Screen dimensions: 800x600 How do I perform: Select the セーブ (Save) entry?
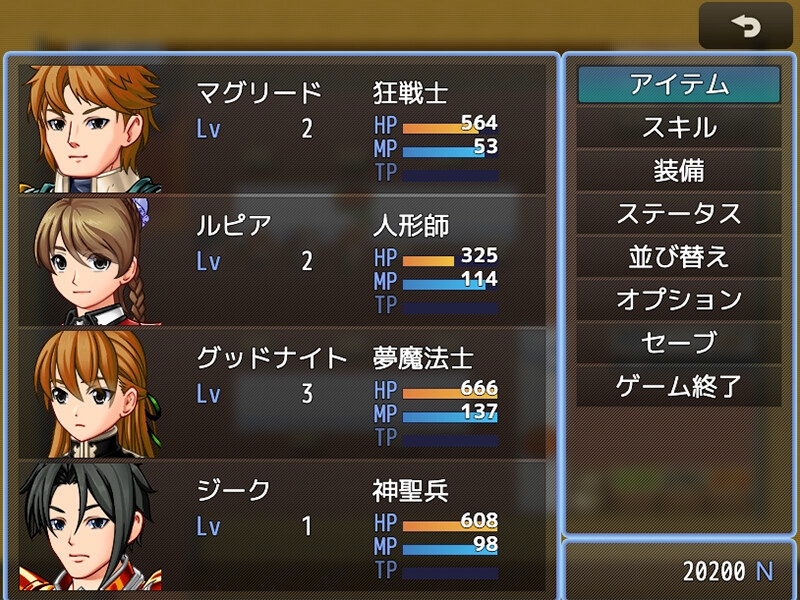tap(678, 343)
